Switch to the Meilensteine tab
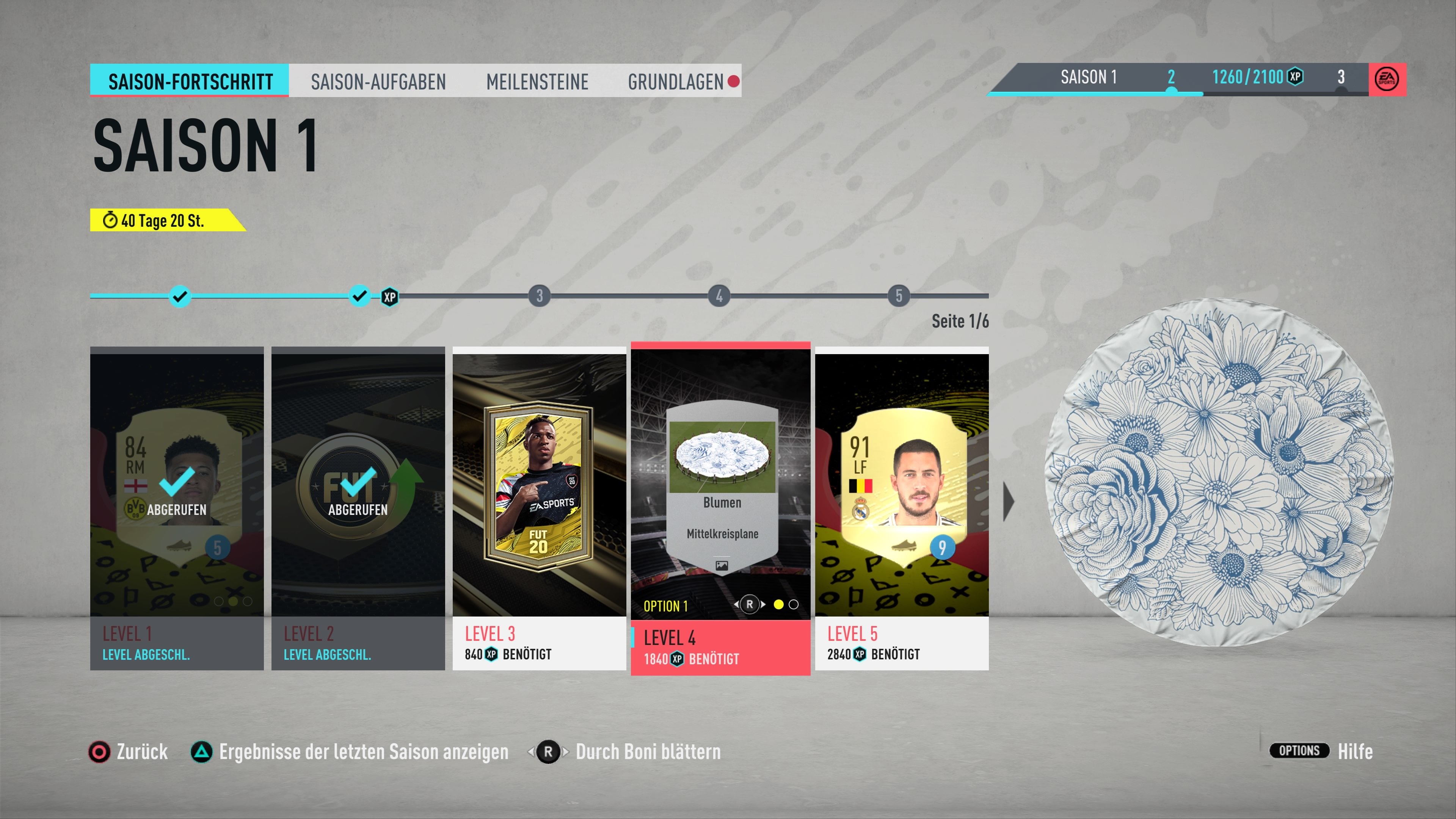Image resolution: width=1456 pixels, height=819 pixels. tap(537, 82)
